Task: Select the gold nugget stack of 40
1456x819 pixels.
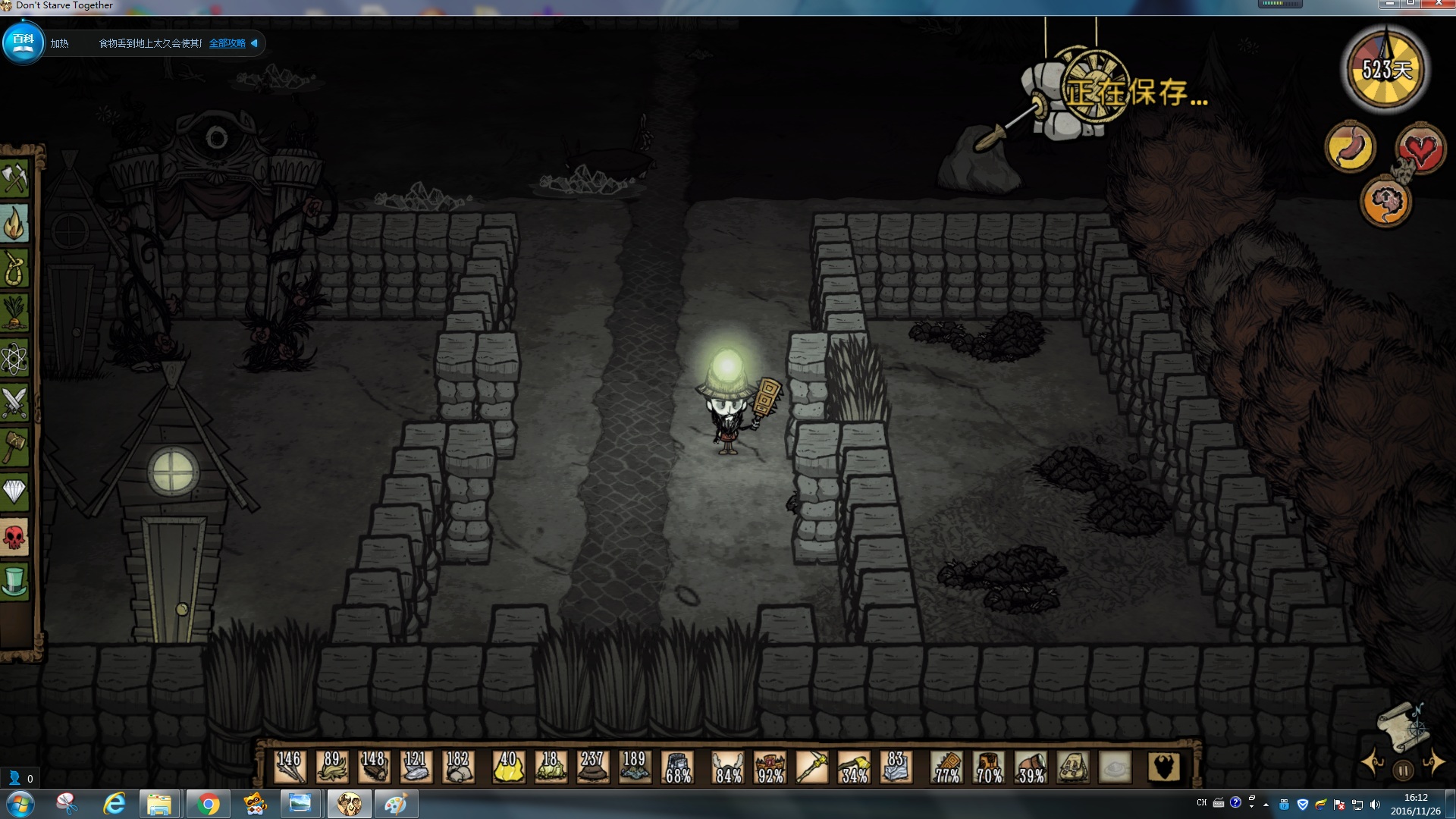Action: pos(508,767)
